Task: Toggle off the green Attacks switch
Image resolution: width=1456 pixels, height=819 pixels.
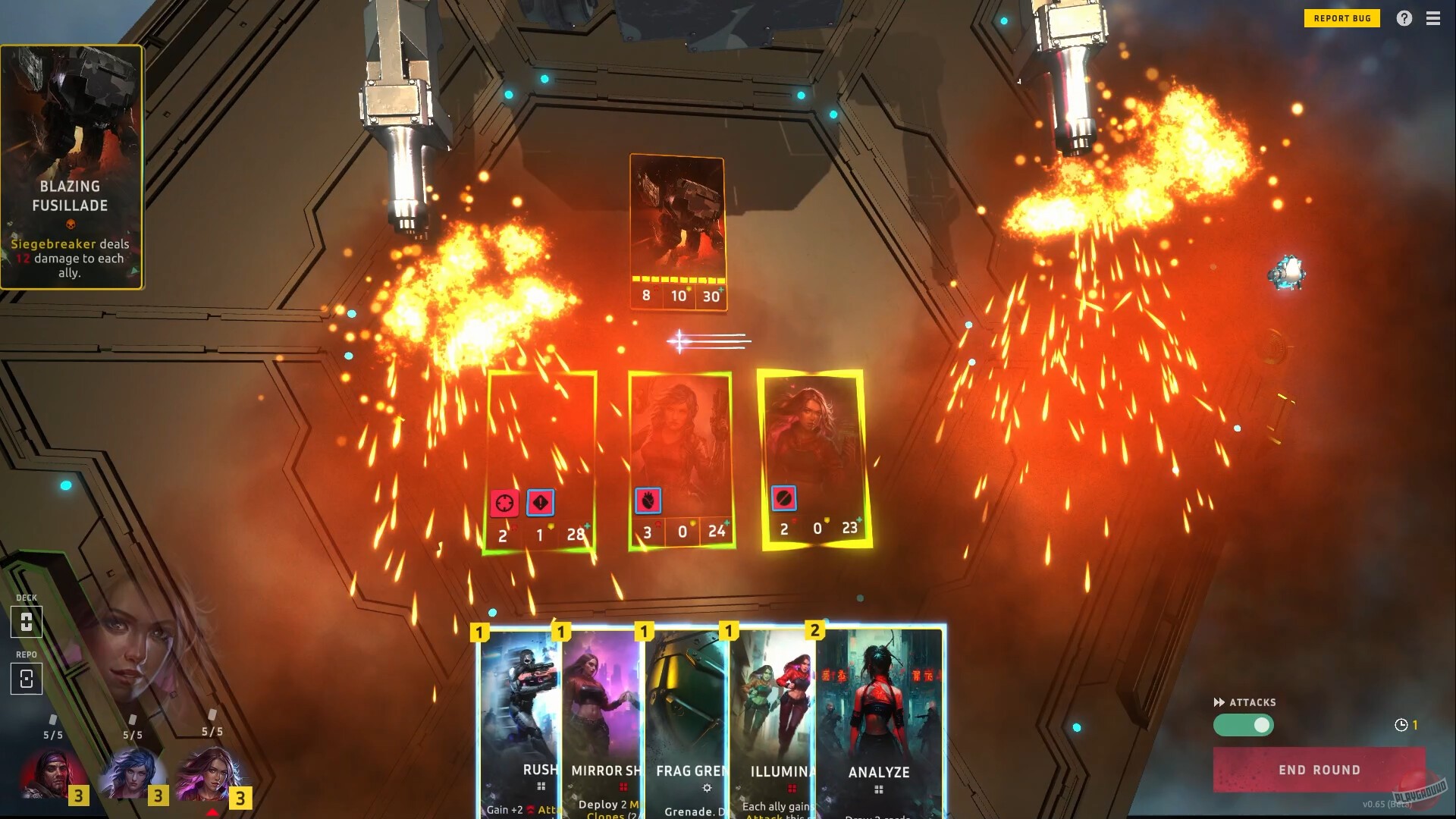Action: [1244, 726]
